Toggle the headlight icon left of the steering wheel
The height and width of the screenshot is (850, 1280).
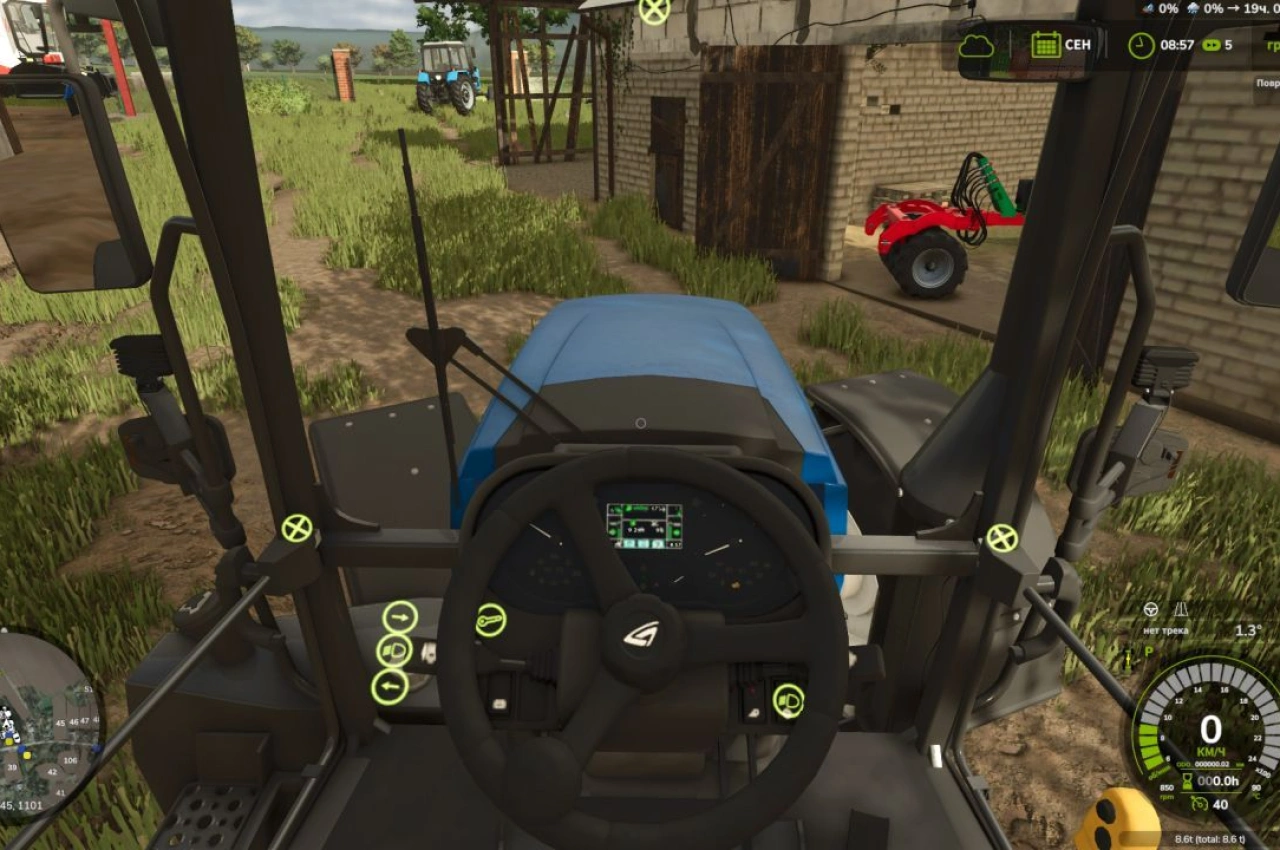click(x=395, y=651)
